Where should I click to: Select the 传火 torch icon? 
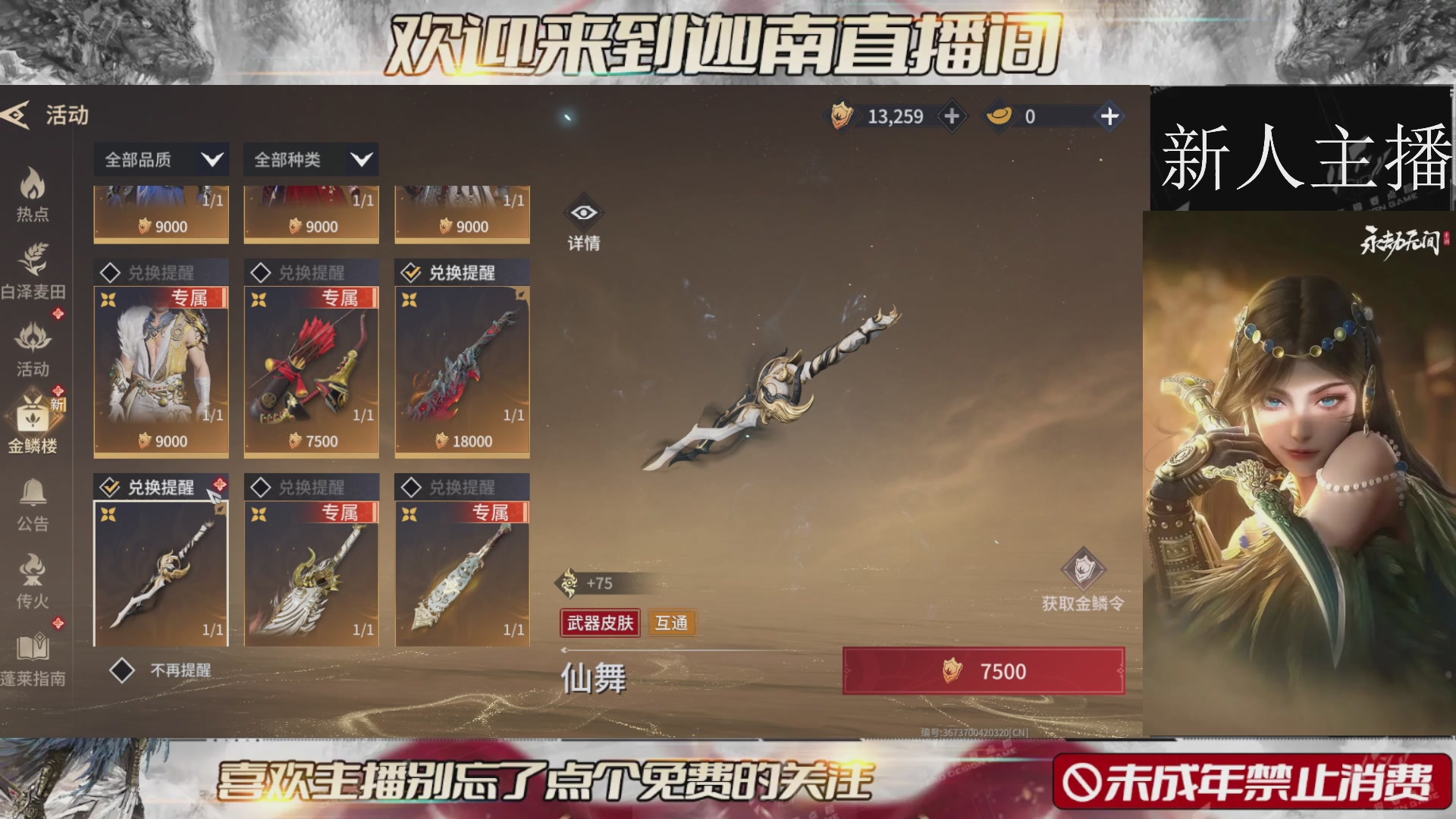click(32, 580)
